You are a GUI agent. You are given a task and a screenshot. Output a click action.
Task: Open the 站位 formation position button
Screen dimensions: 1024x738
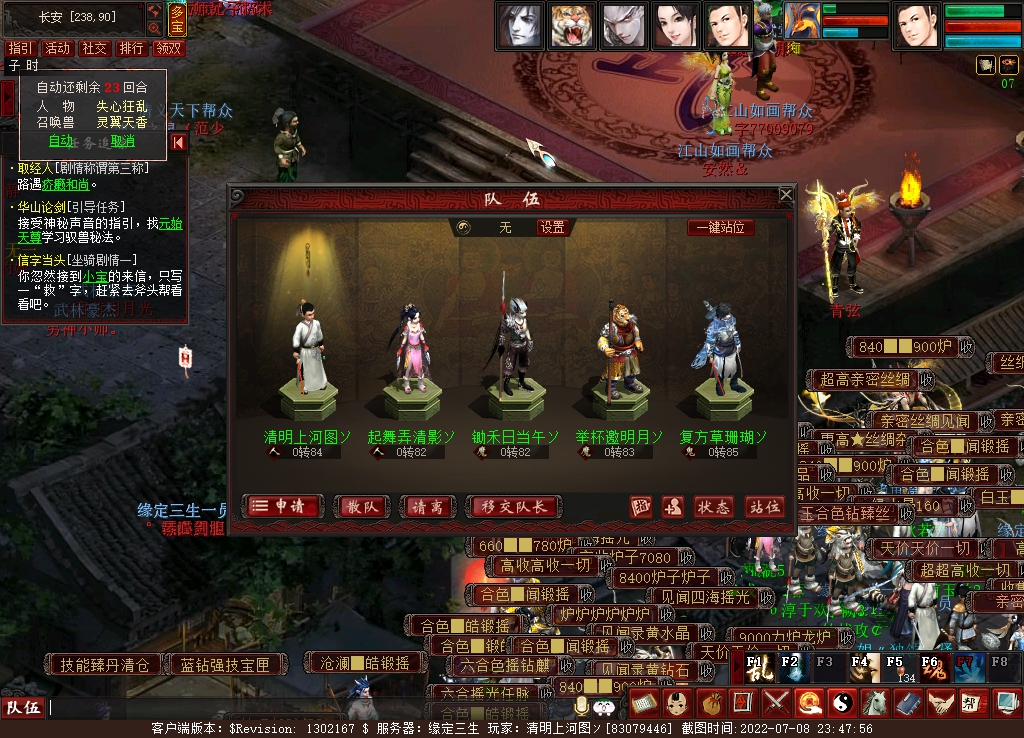(x=764, y=507)
